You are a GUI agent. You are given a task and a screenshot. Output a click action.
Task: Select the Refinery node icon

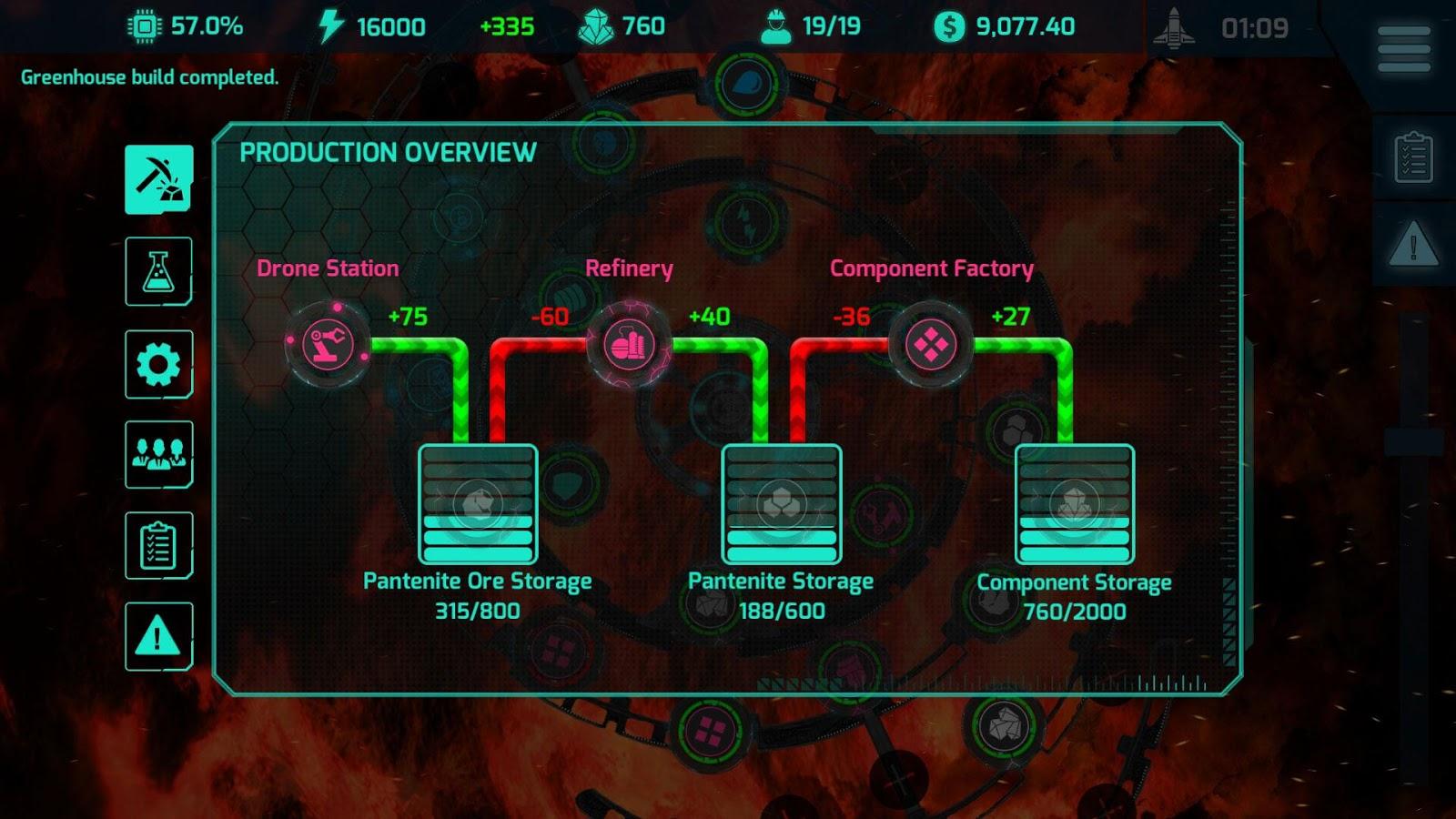pos(629,346)
